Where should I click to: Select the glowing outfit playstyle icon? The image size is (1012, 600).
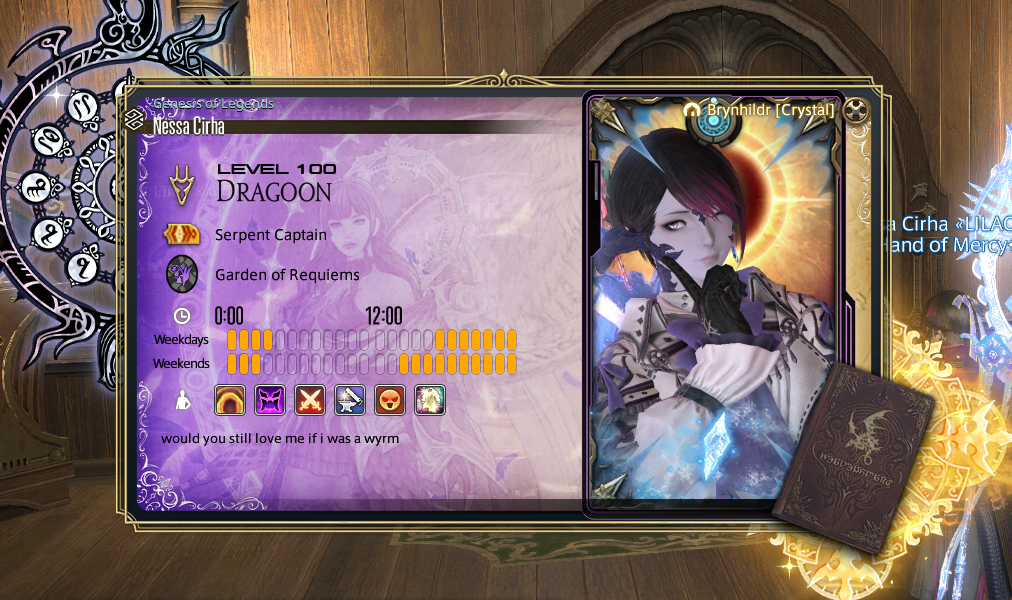[x=430, y=400]
